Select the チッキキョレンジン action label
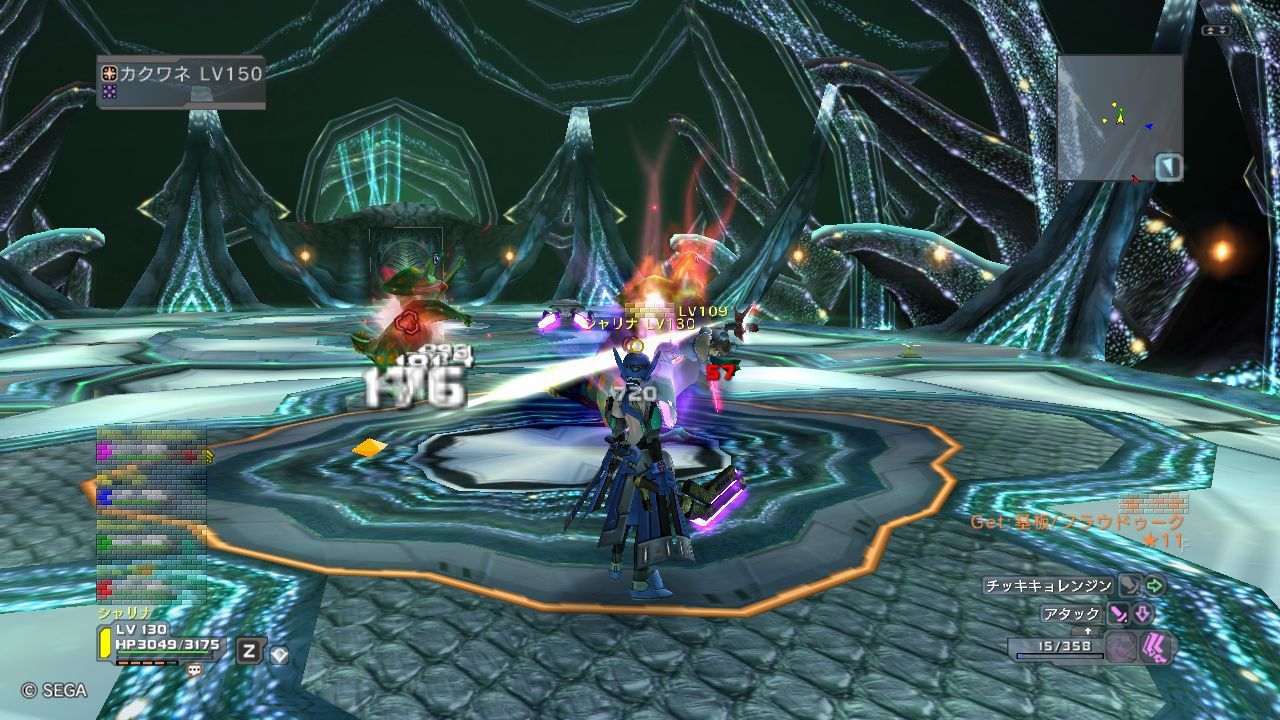Image resolution: width=1280 pixels, height=720 pixels. [x=1048, y=586]
